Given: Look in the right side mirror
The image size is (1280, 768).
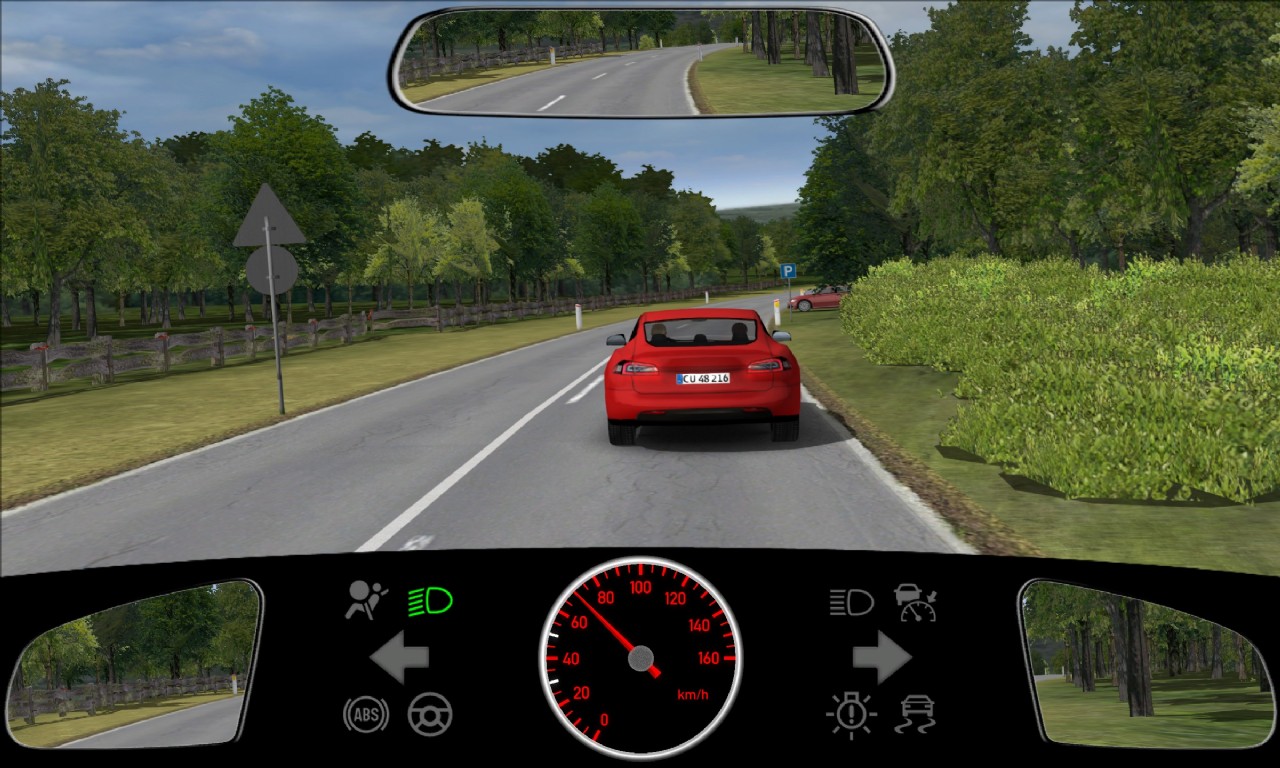Looking at the screenshot, I should tap(1146, 664).
